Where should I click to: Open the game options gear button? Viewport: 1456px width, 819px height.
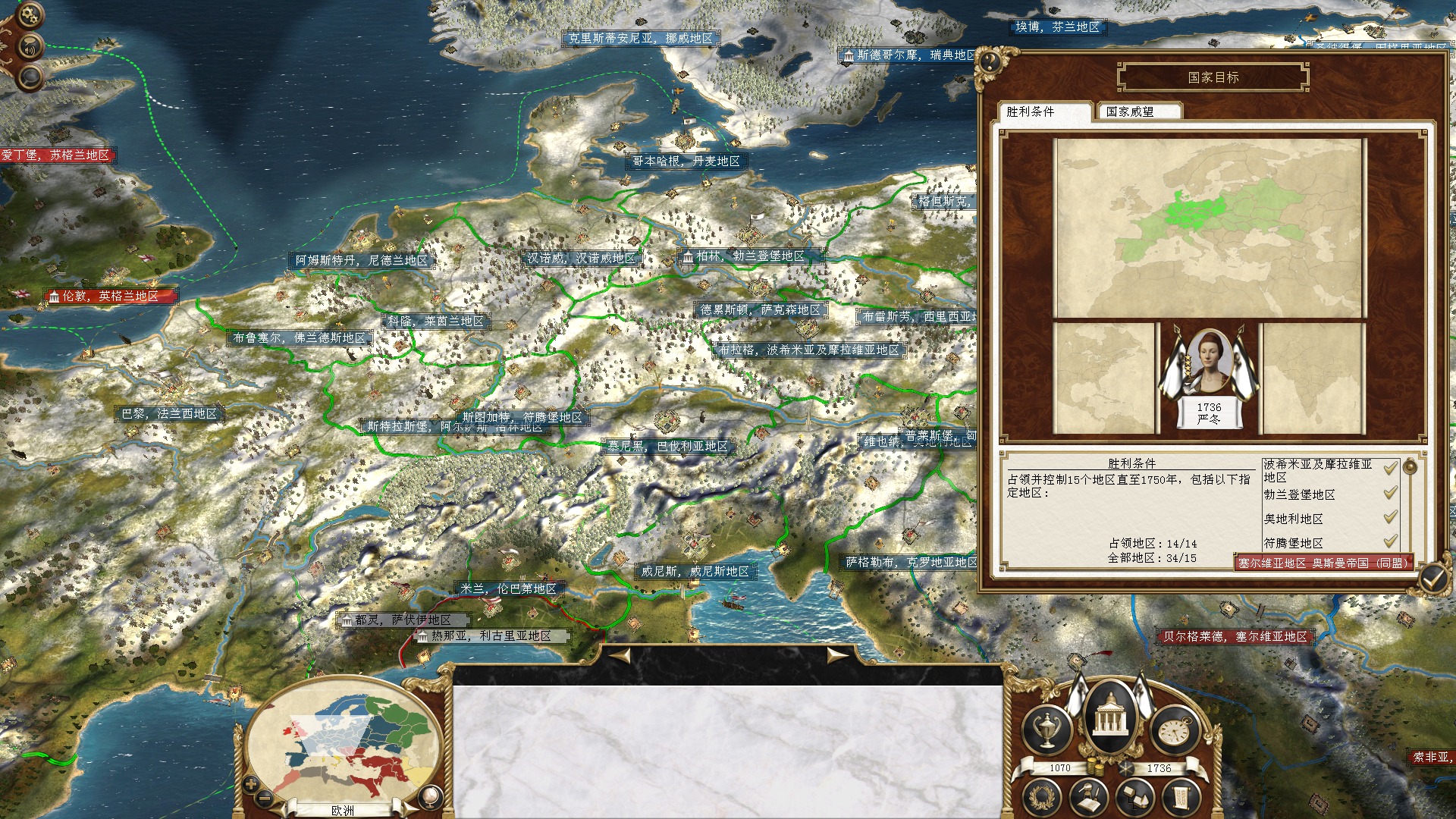coord(30,14)
